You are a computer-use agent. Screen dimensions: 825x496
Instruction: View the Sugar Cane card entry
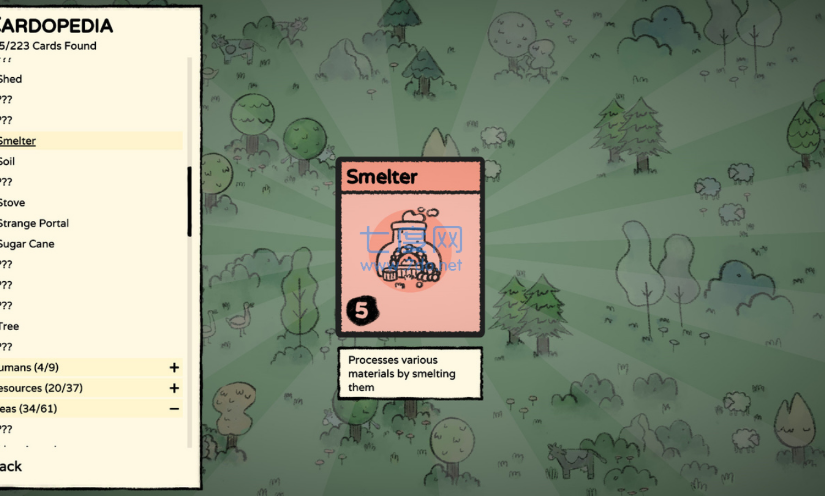(27, 244)
